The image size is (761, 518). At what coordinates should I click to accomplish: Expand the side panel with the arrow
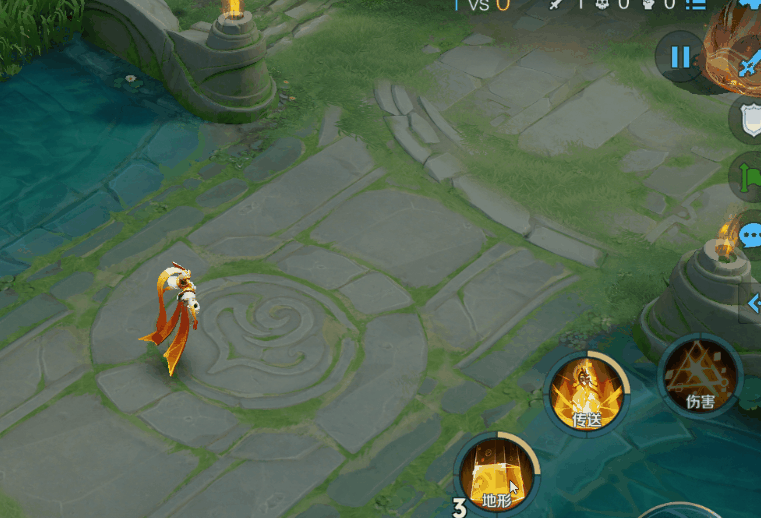(751, 304)
